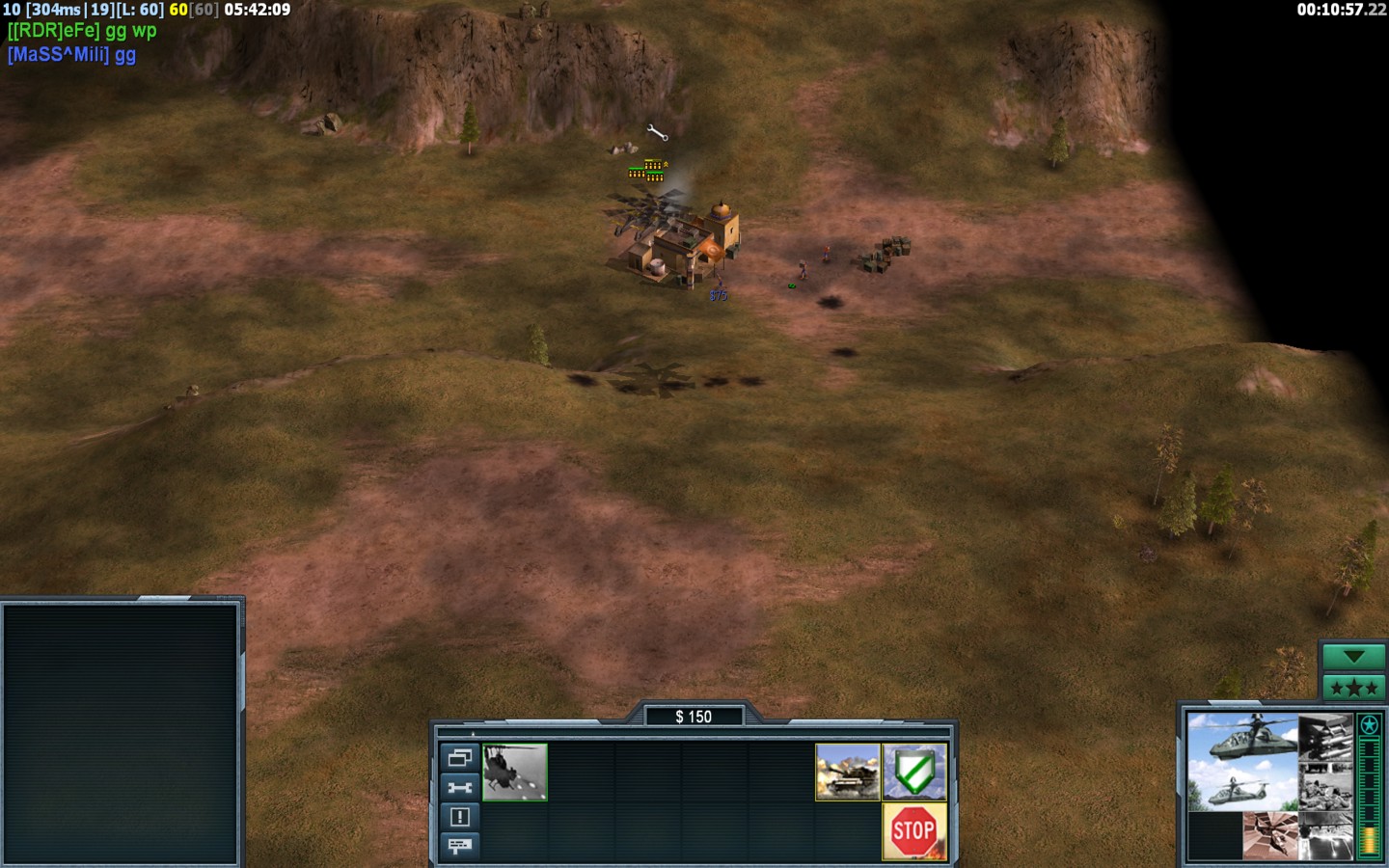This screenshot has height=868, width=1389.
Task: Click the Comanche helicopter unit portrait
Action: pyautogui.click(x=1242, y=762)
